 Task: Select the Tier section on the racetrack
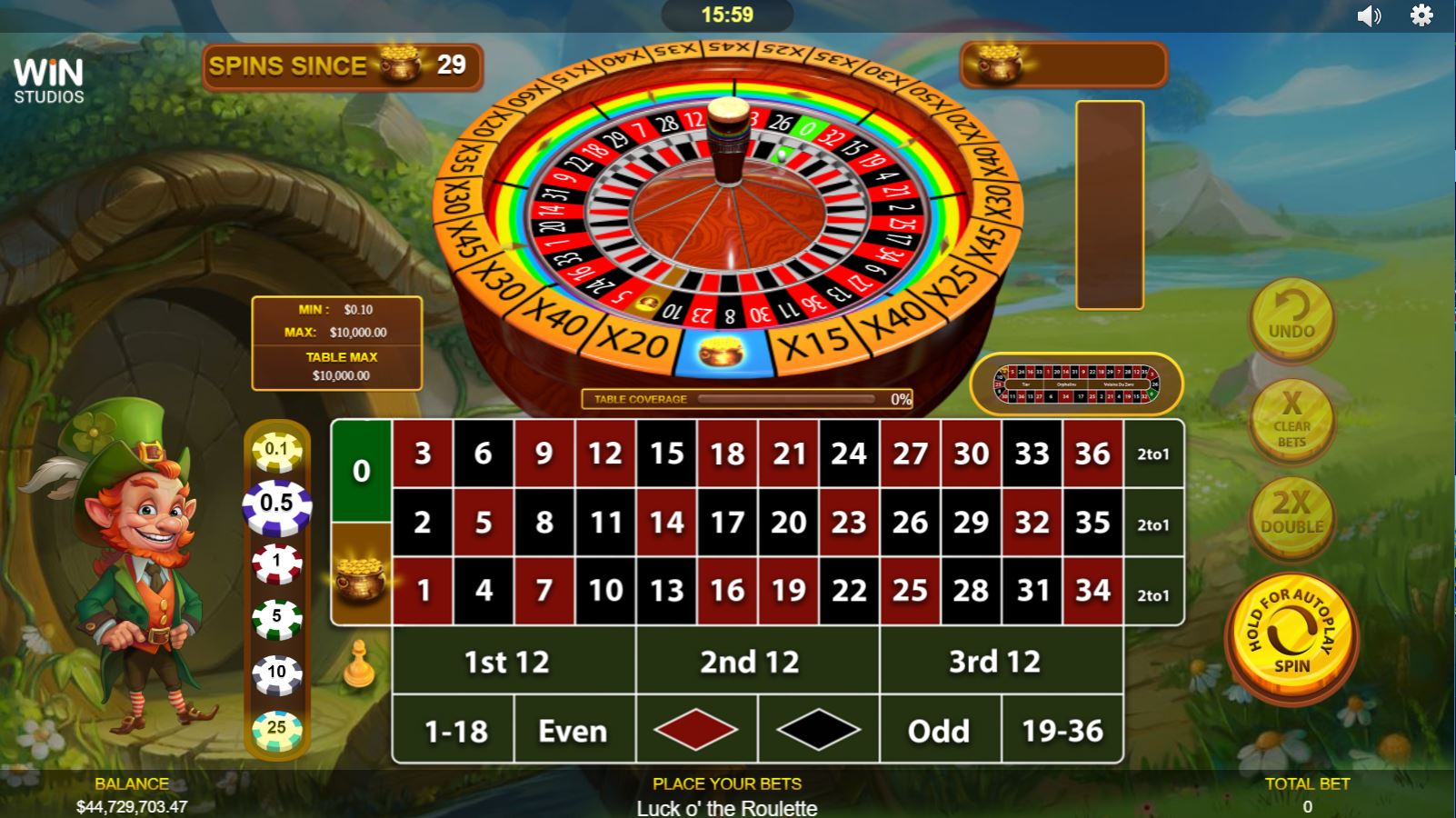[1024, 384]
